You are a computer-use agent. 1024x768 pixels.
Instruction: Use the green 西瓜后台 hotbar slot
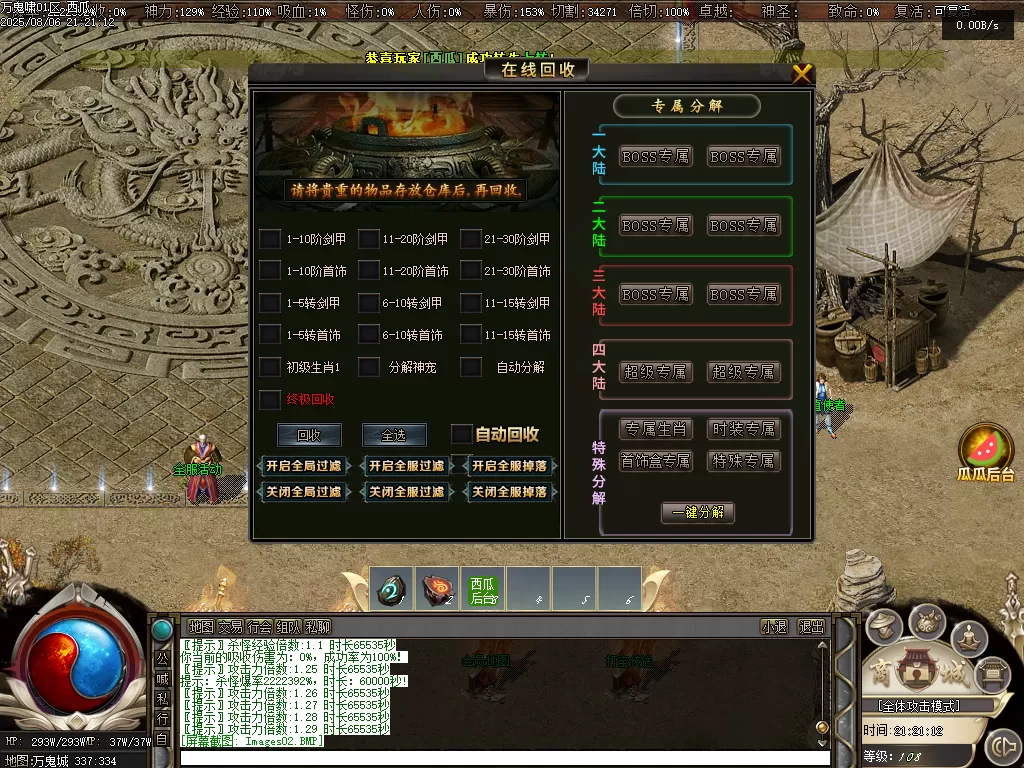click(483, 589)
